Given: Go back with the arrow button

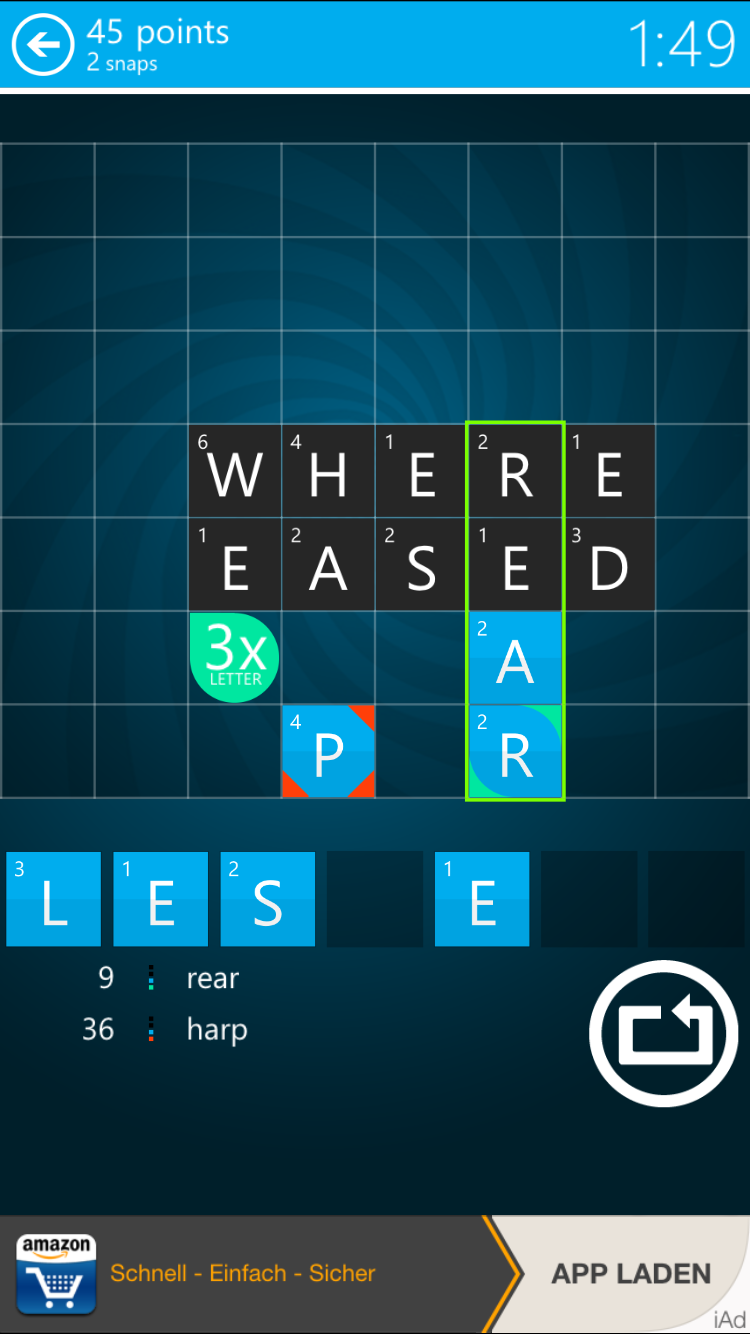Looking at the screenshot, I should tap(42, 45).
